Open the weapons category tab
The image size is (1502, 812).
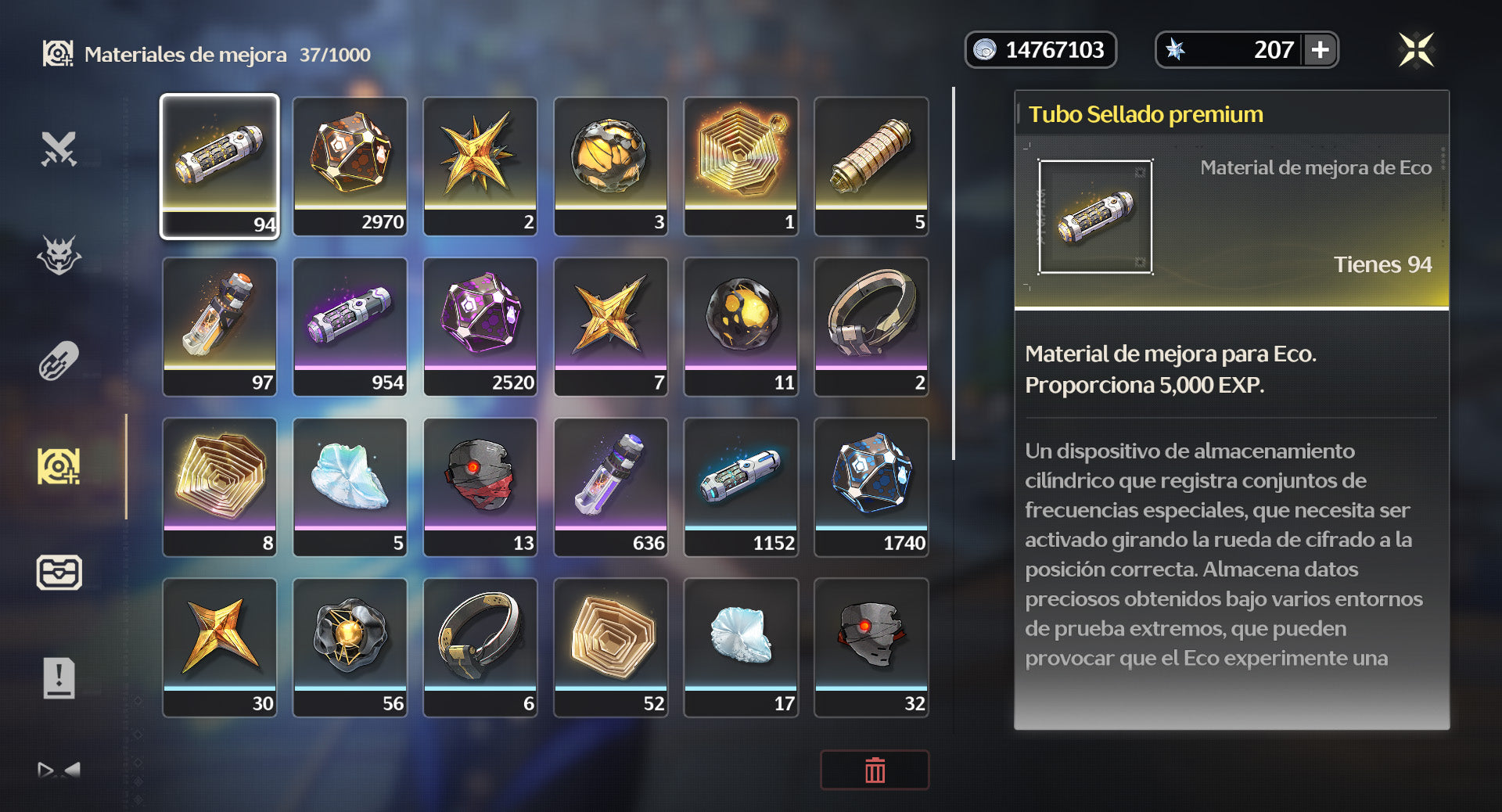[59, 149]
